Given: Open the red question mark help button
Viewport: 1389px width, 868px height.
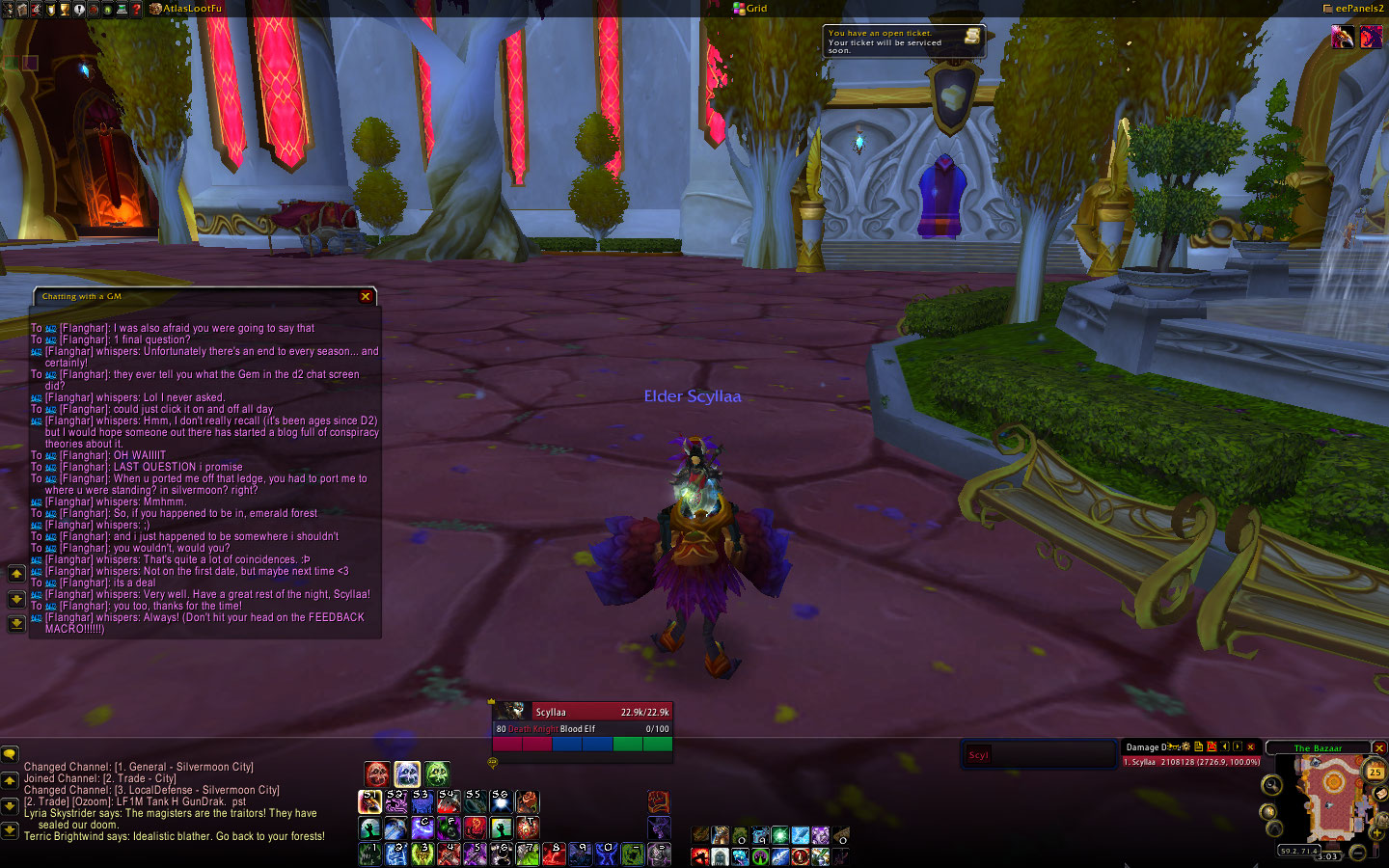Looking at the screenshot, I should point(137,9).
